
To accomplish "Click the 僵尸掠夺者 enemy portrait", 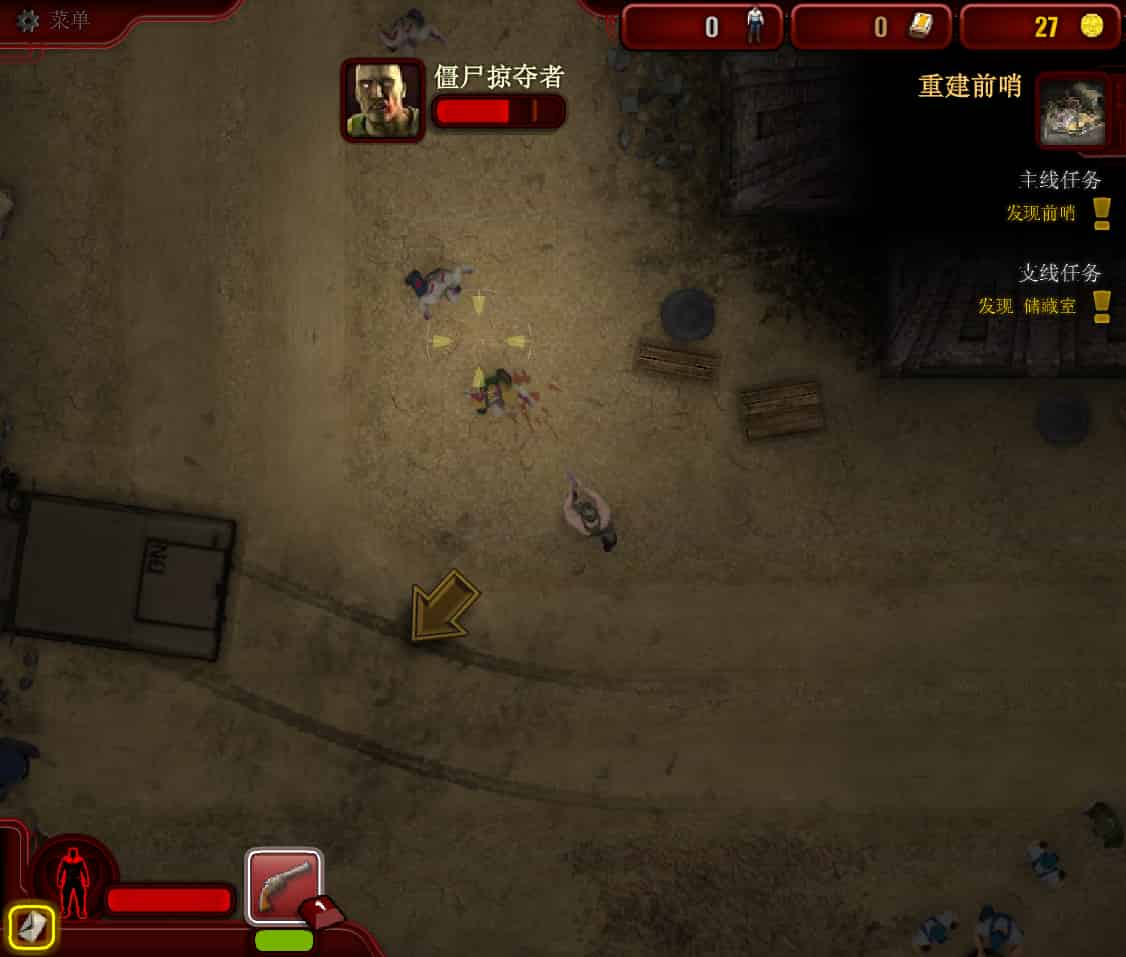I will [383, 100].
